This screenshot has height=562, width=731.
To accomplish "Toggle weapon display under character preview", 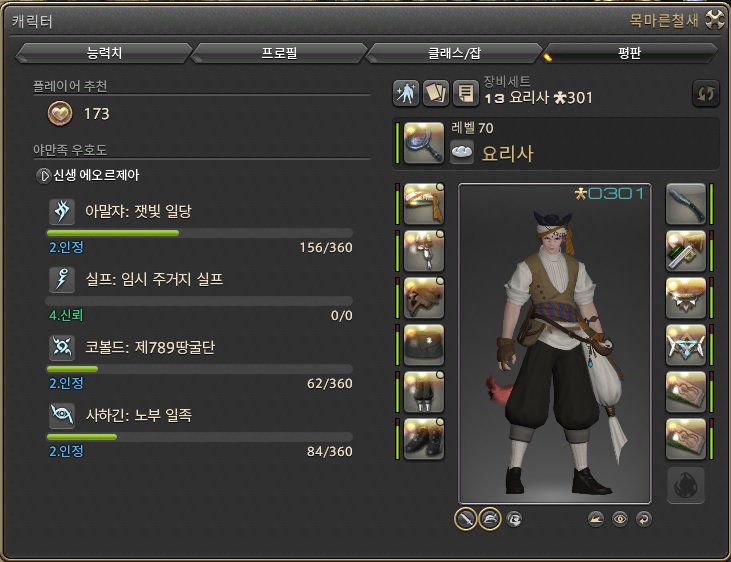I will click(466, 518).
